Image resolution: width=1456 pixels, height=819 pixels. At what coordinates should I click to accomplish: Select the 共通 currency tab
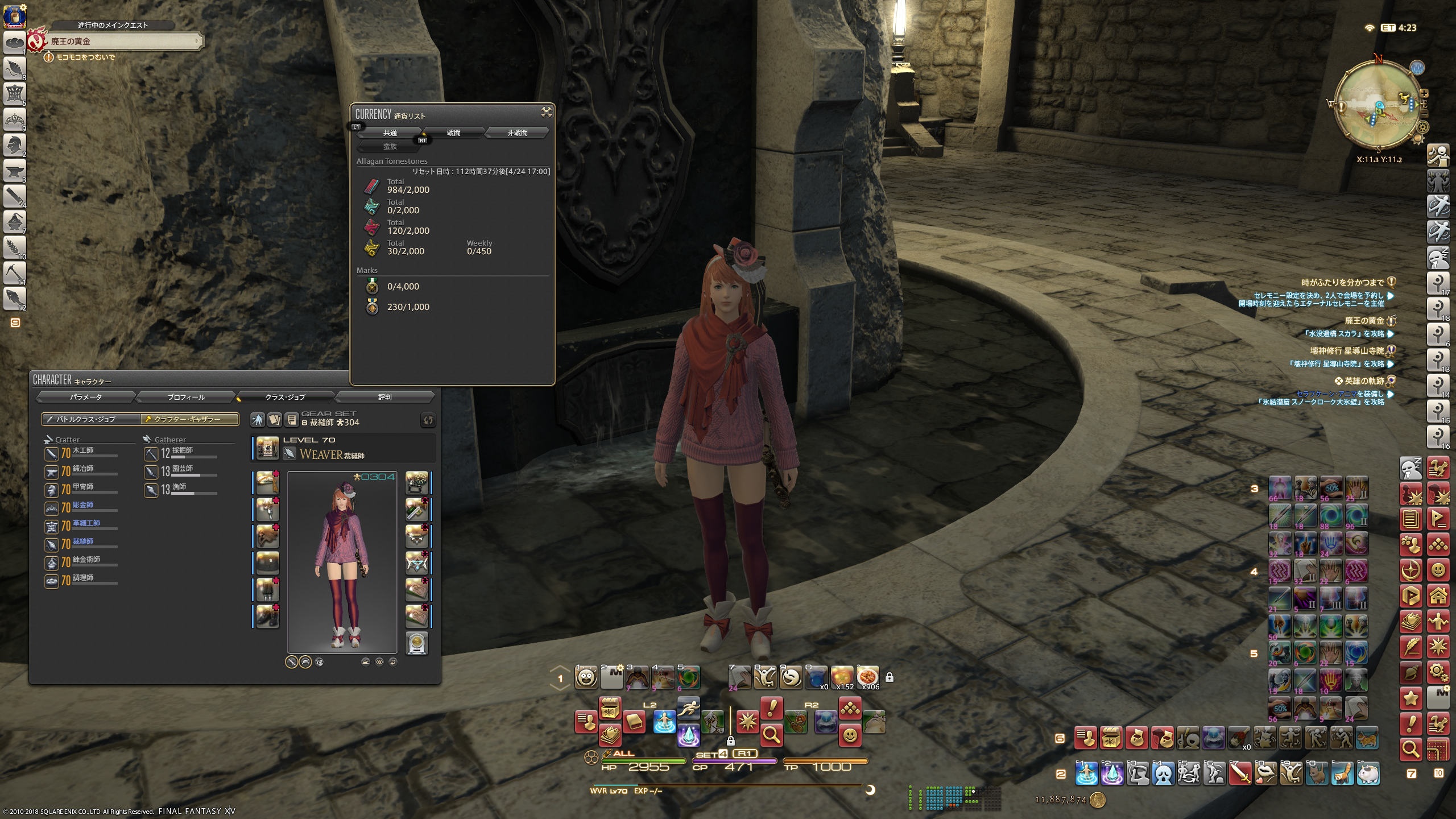pyautogui.click(x=390, y=133)
